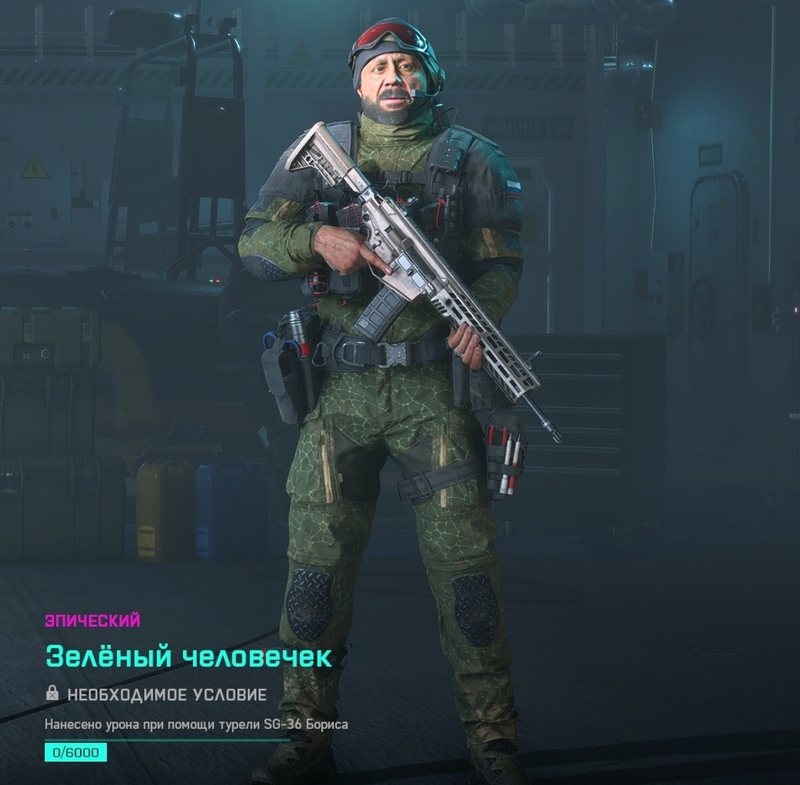Click the ЭПИЧЕСКИЙ rarity label
Viewport: 800px width, 785px height.
[92, 620]
